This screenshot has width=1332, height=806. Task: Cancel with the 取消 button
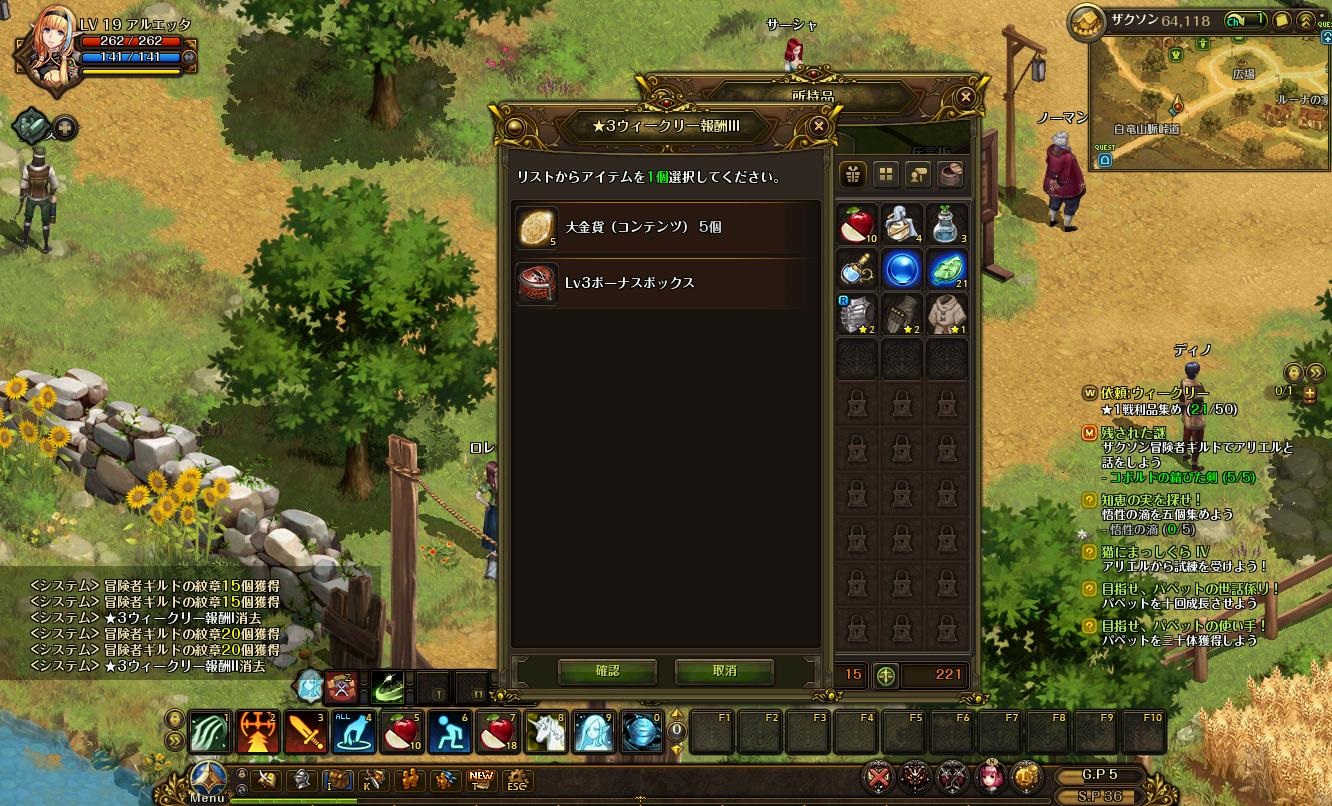click(x=724, y=671)
